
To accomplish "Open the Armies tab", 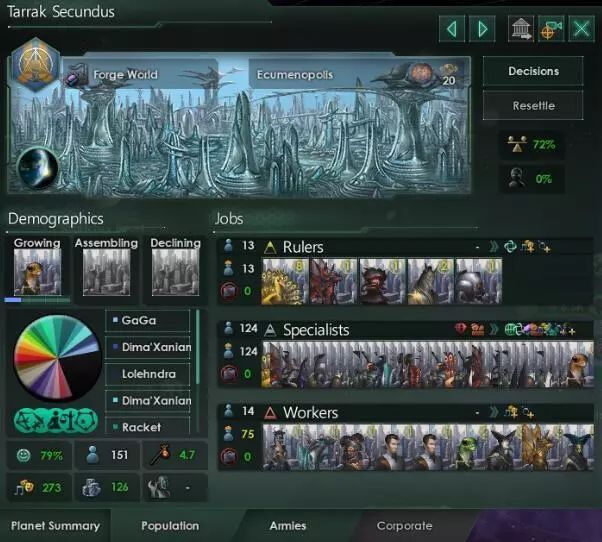I will point(288,525).
